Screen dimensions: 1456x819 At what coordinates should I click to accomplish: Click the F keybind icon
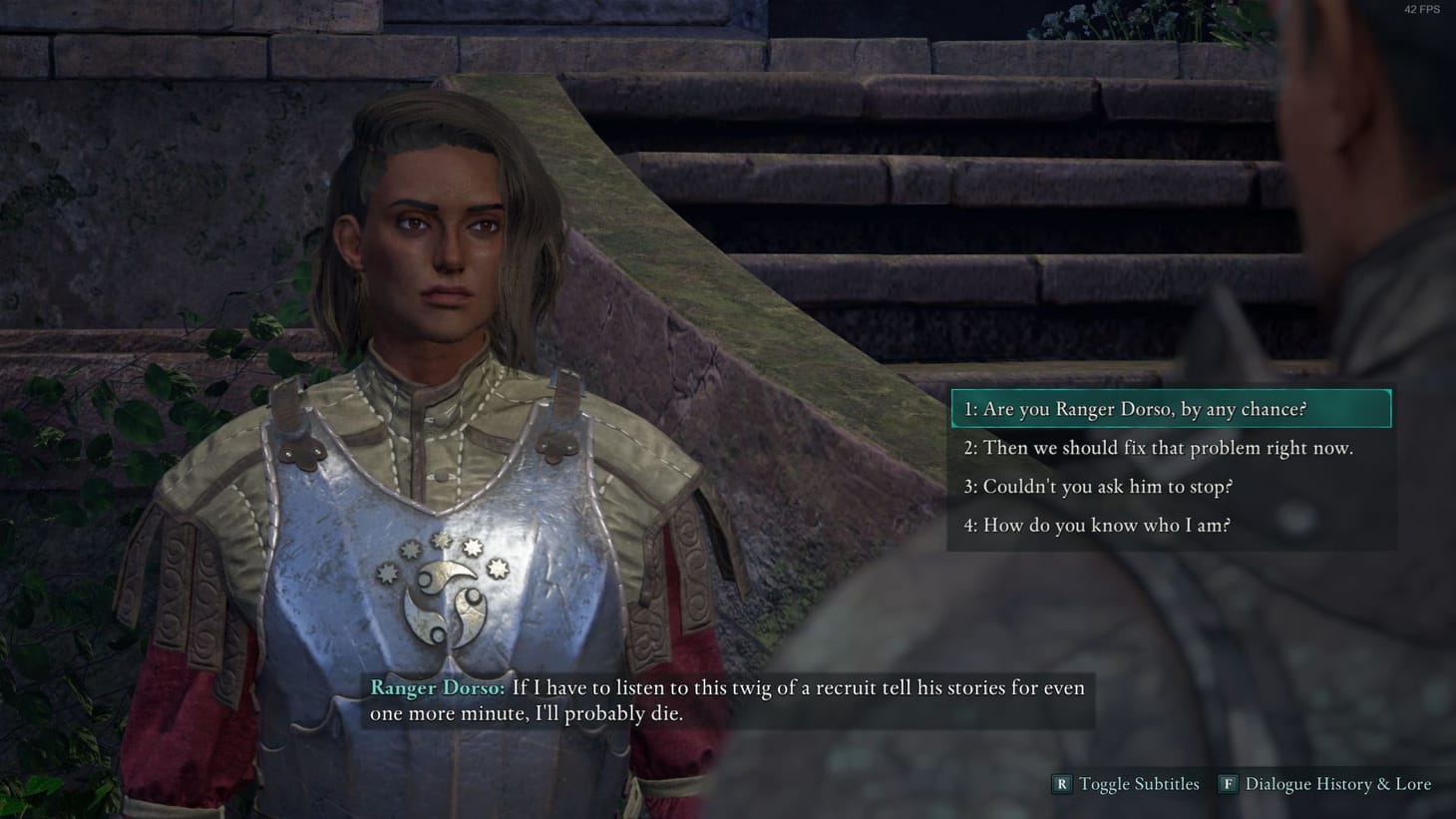(x=1228, y=784)
